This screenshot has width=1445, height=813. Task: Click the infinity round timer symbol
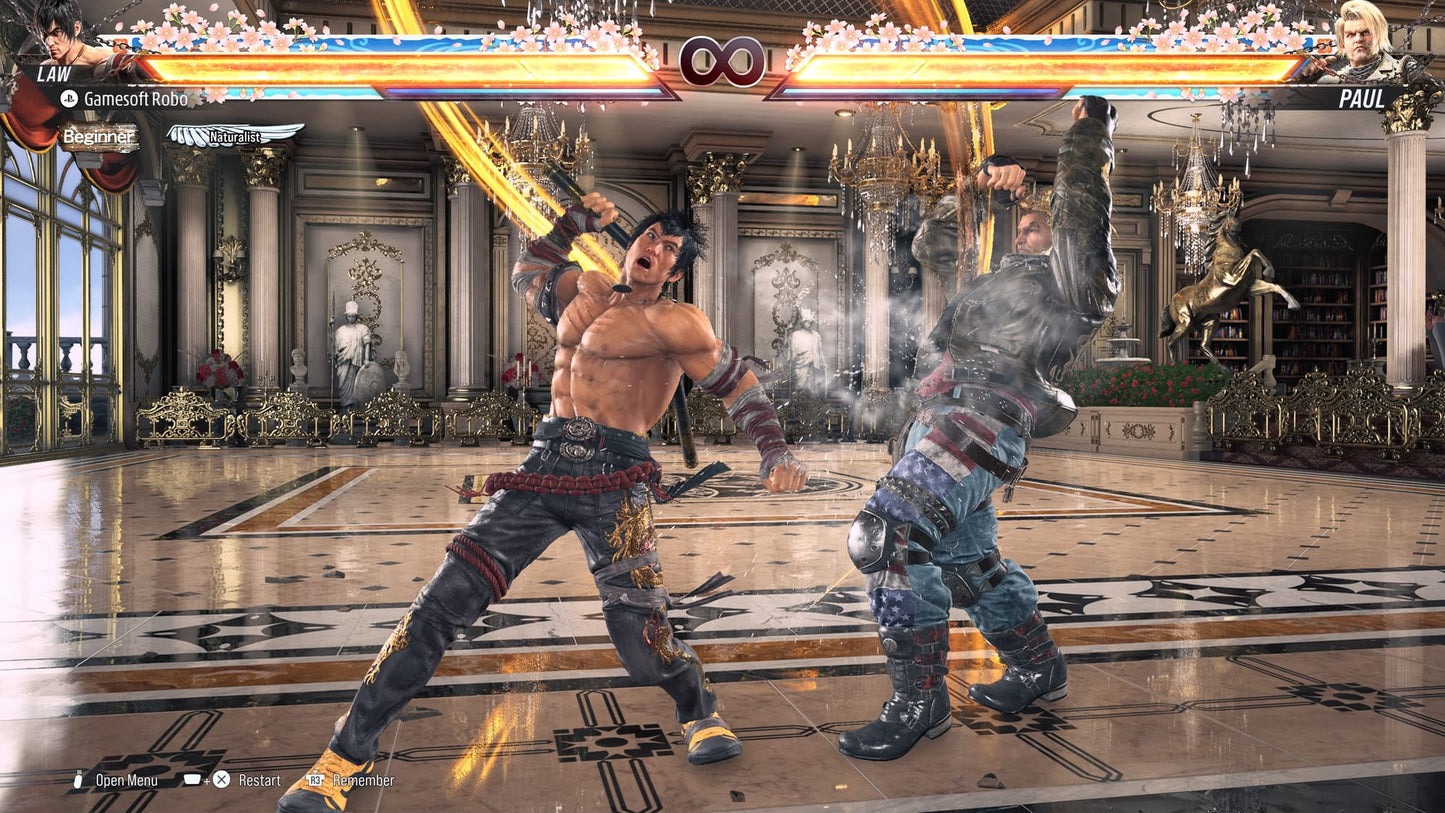[x=722, y=62]
